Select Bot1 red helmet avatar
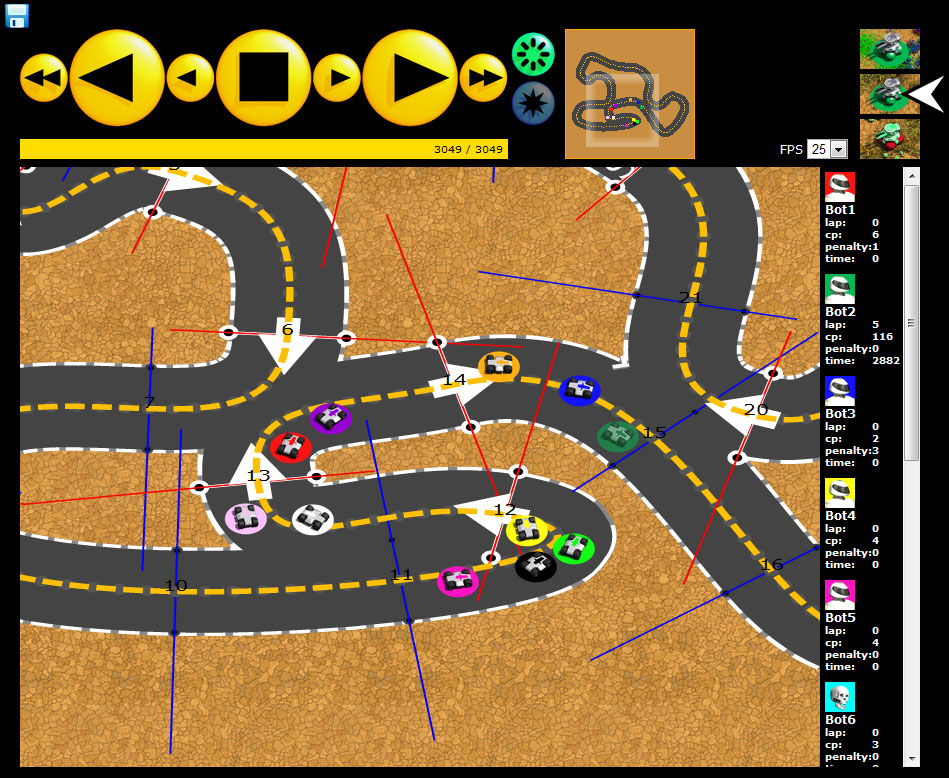 point(840,187)
